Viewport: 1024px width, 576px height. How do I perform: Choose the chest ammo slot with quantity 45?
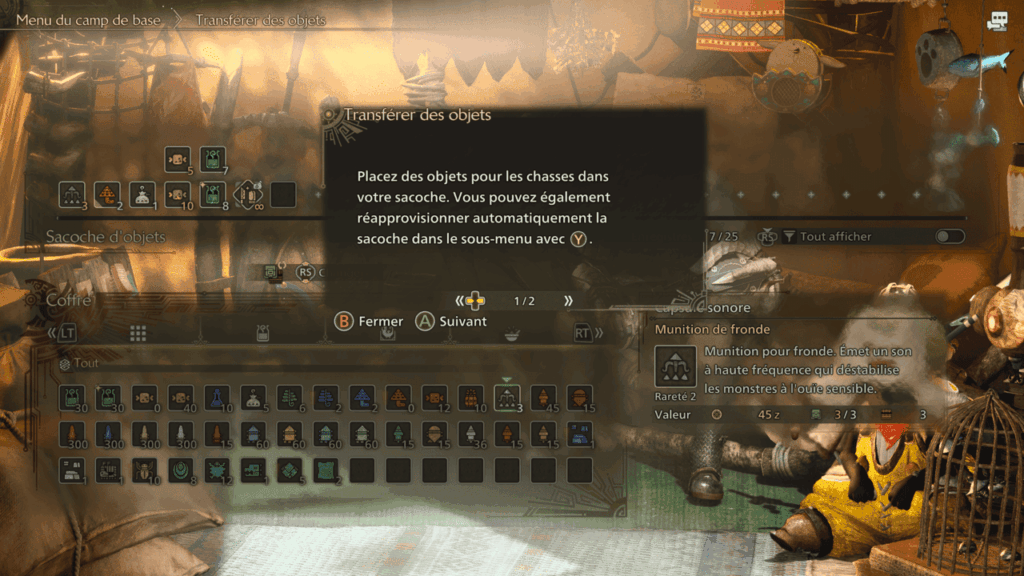coord(543,398)
